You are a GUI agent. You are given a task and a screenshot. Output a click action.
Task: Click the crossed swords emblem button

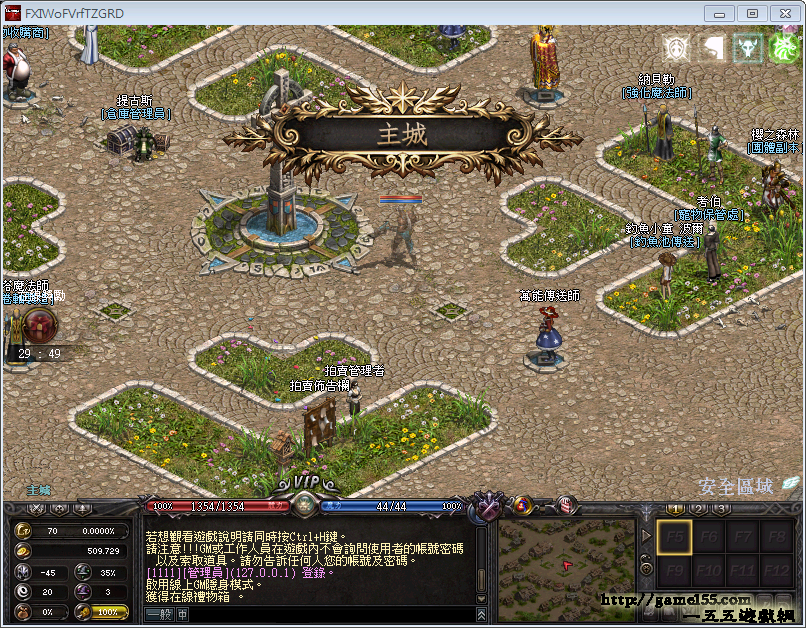point(488,507)
